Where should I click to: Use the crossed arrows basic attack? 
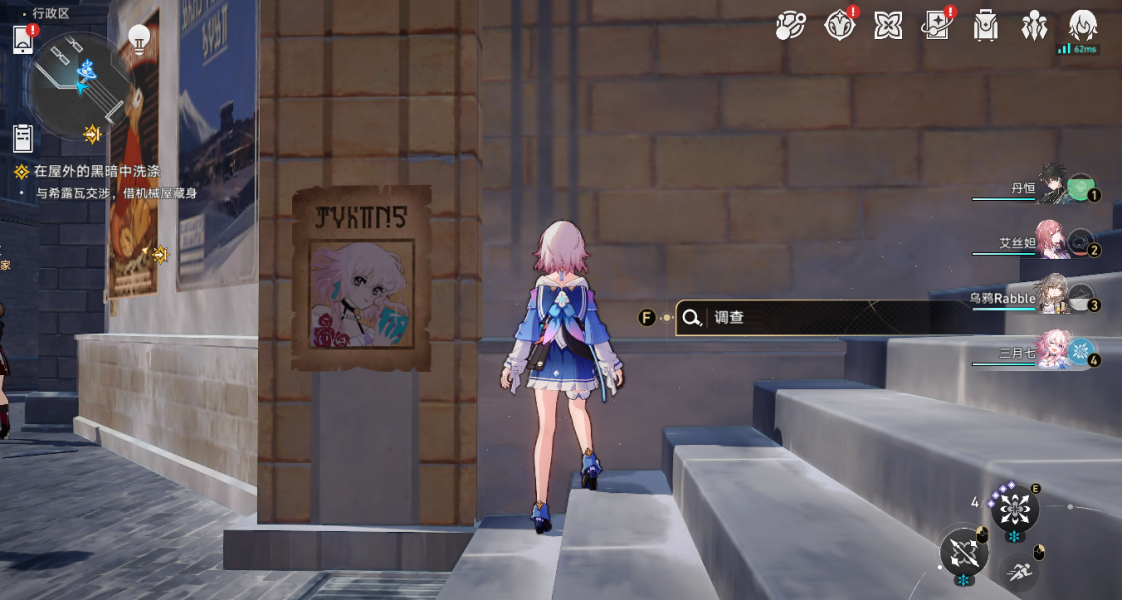(x=964, y=551)
